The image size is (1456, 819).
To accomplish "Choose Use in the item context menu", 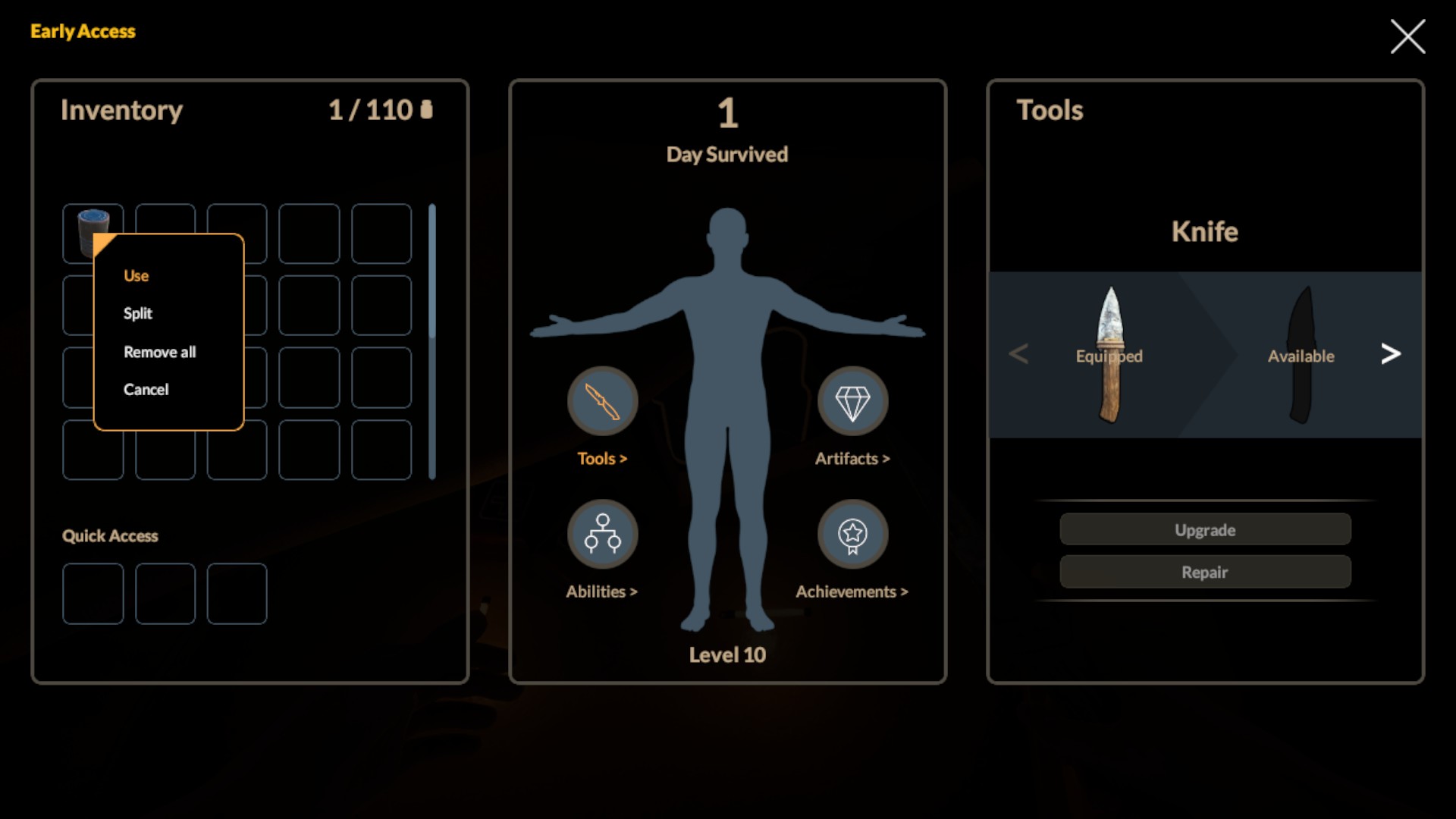I will coord(136,276).
